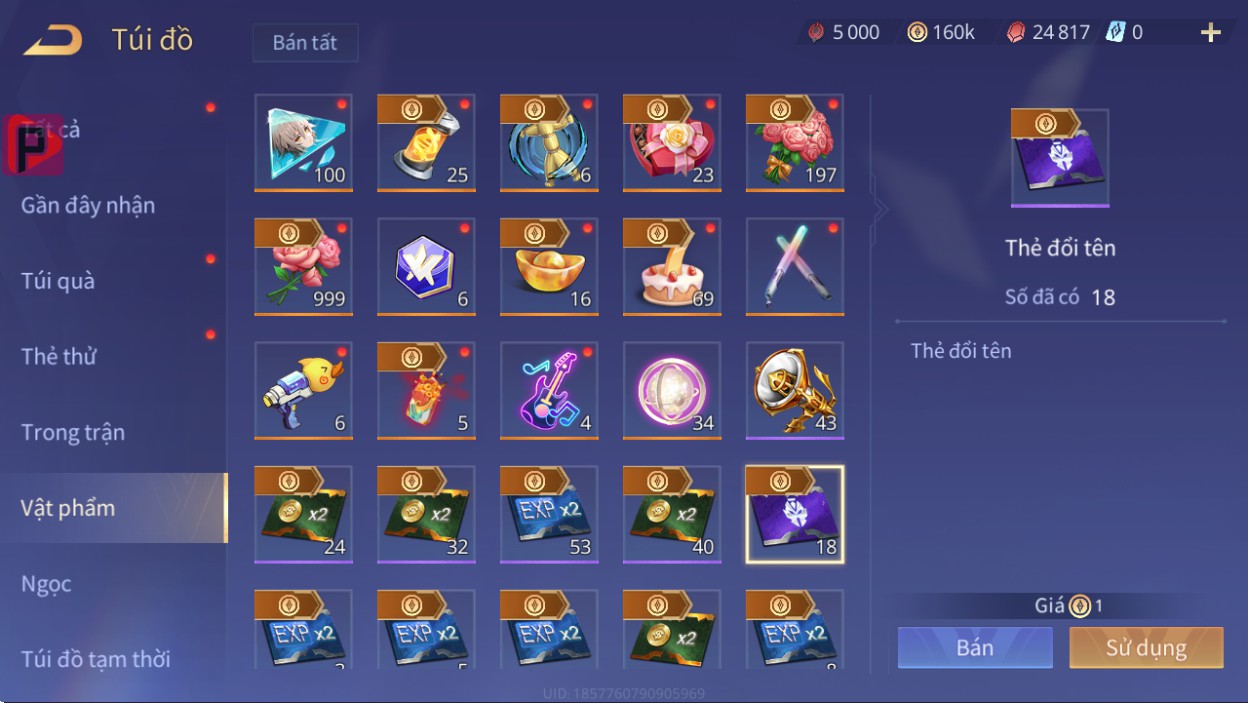Use the rename card with Sử dụng
1248x703 pixels.
tap(1146, 647)
